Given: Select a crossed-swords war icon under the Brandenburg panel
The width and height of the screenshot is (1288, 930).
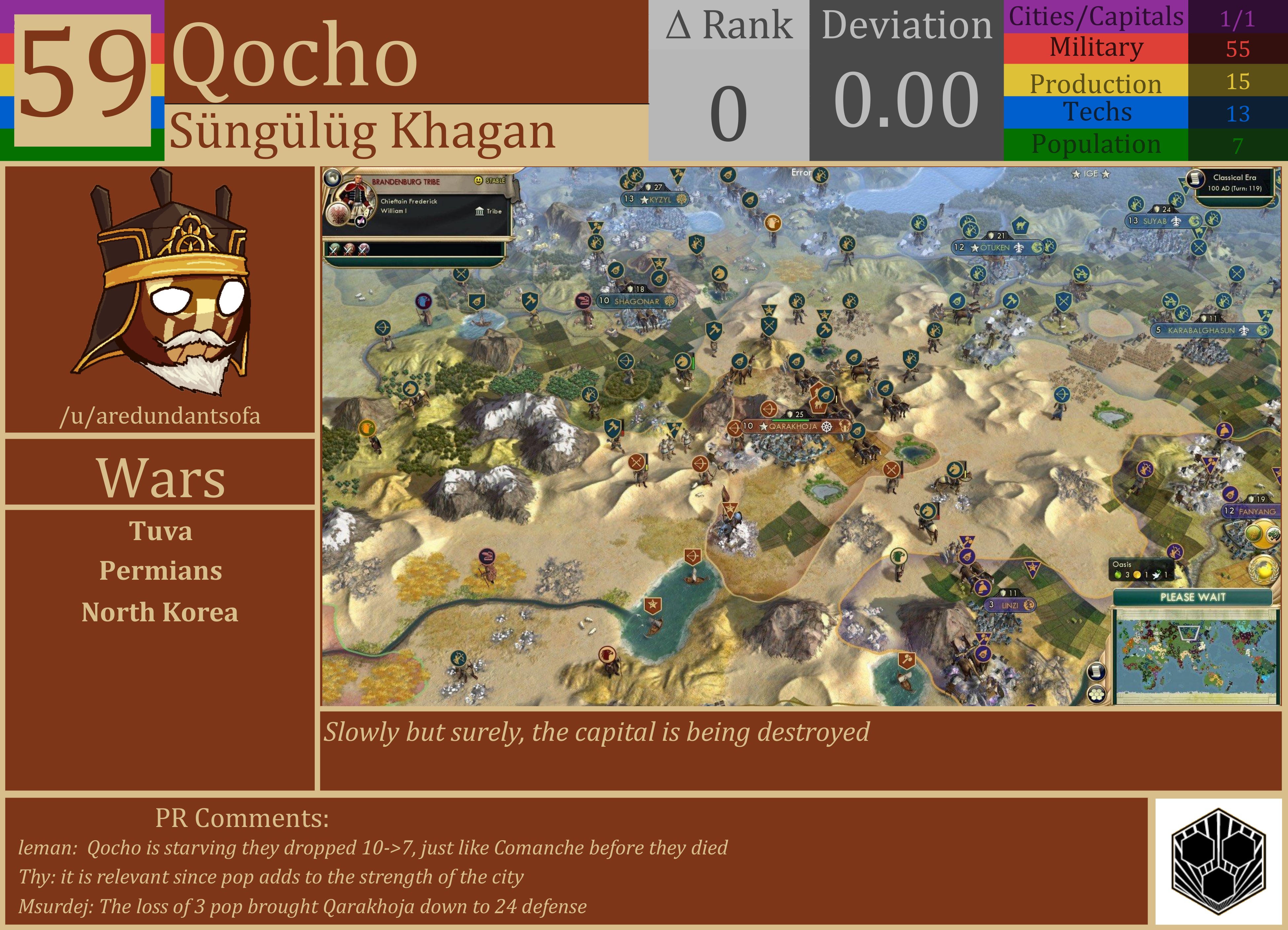Looking at the screenshot, I should coord(333,250).
